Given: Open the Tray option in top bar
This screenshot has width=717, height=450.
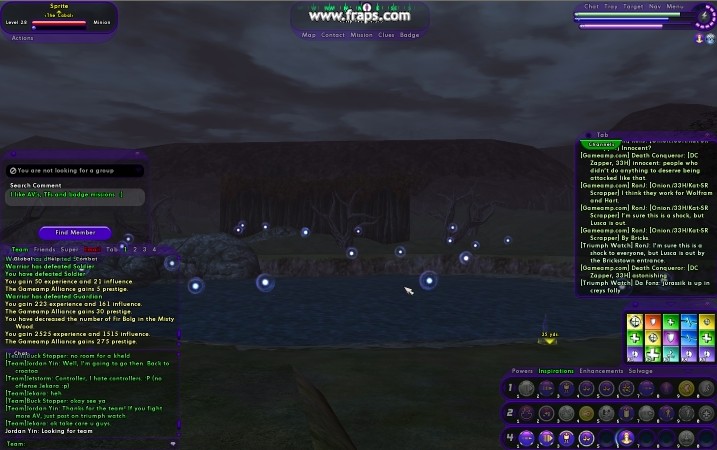Looking at the screenshot, I should 610,6.
